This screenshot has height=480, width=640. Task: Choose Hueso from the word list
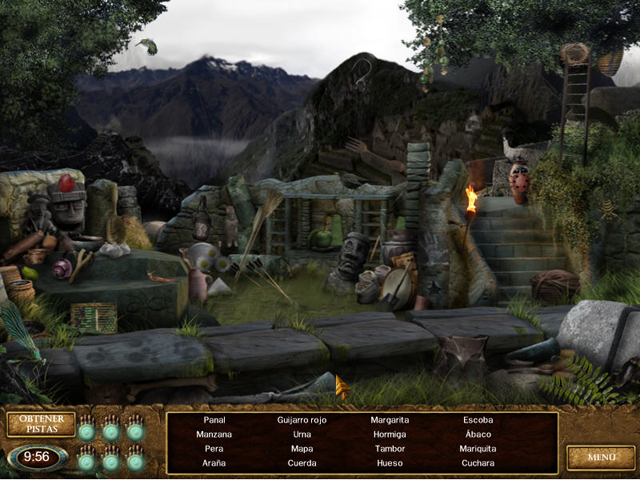[390, 463]
